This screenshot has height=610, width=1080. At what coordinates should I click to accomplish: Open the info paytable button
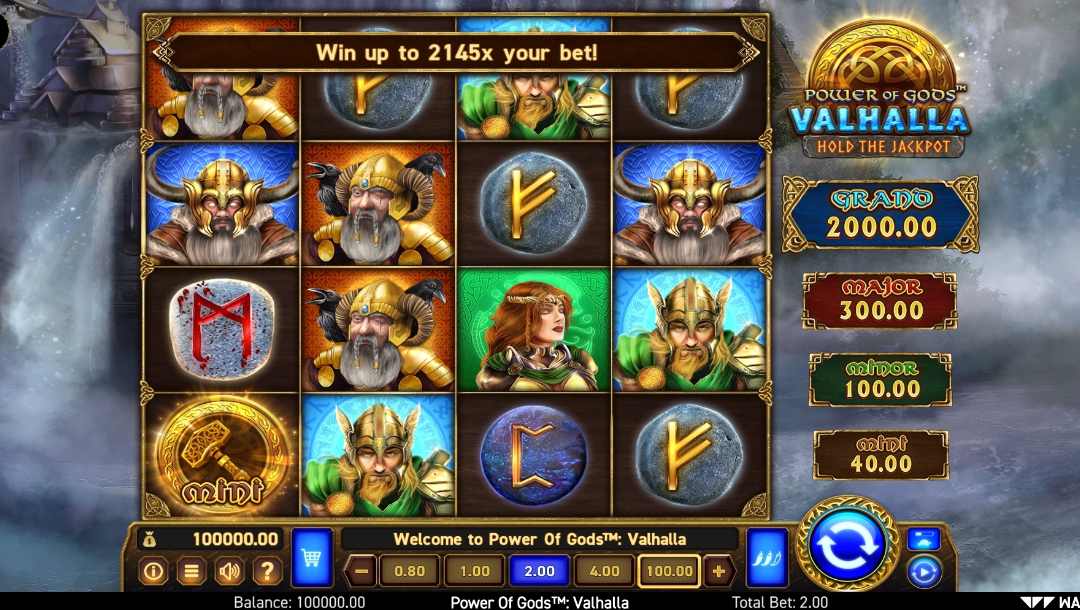[x=153, y=572]
